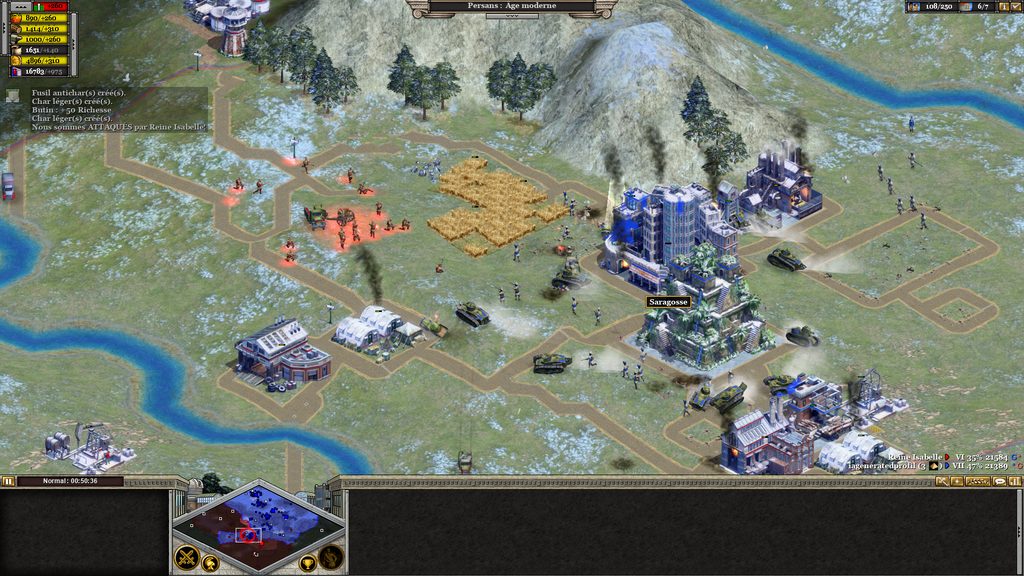This screenshot has height=576, width=1024.
Task: Click the hammer tools button on the bottom bar
Action: tap(942, 481)
